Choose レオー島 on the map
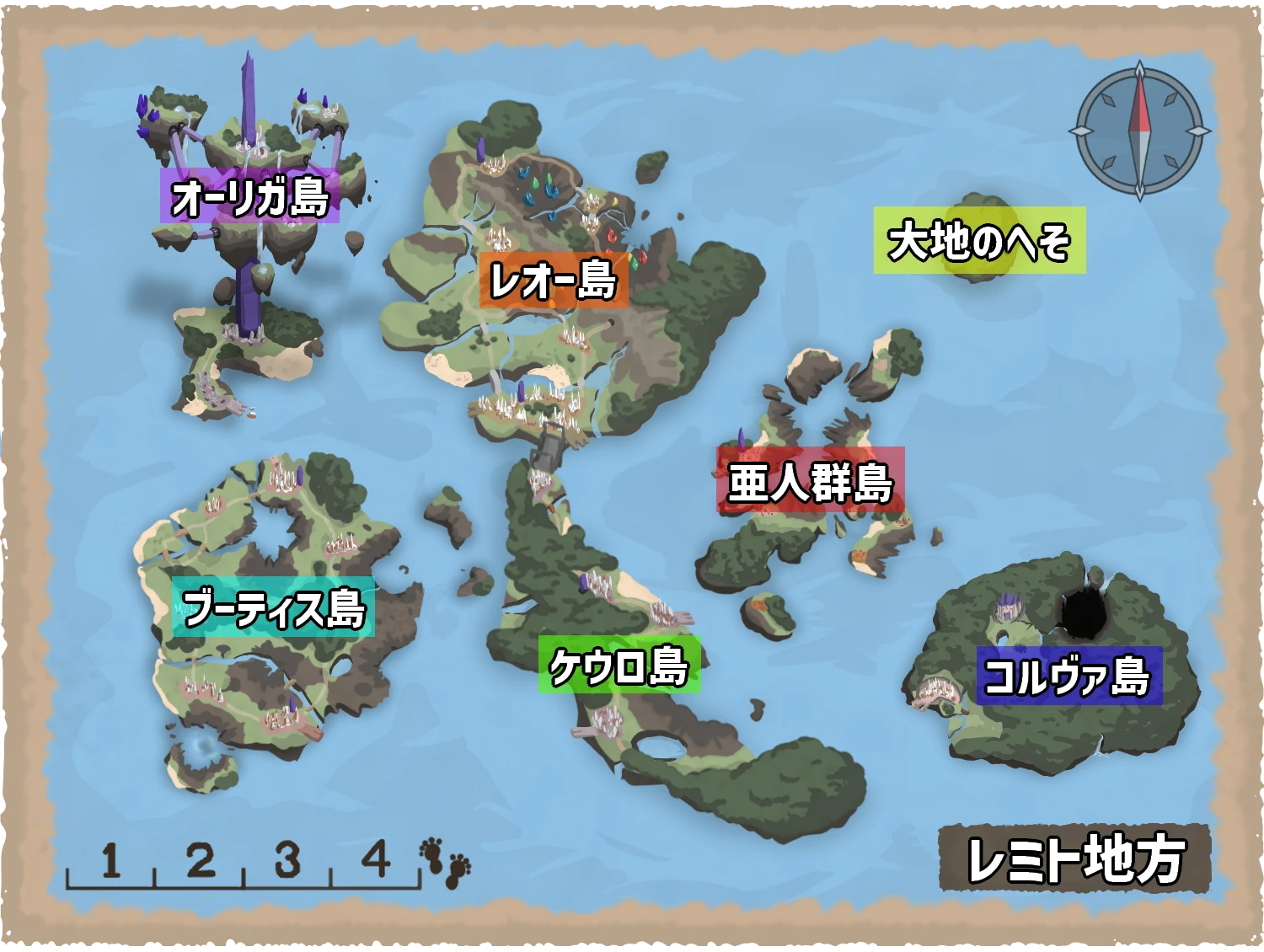 (x=554, y=280)
